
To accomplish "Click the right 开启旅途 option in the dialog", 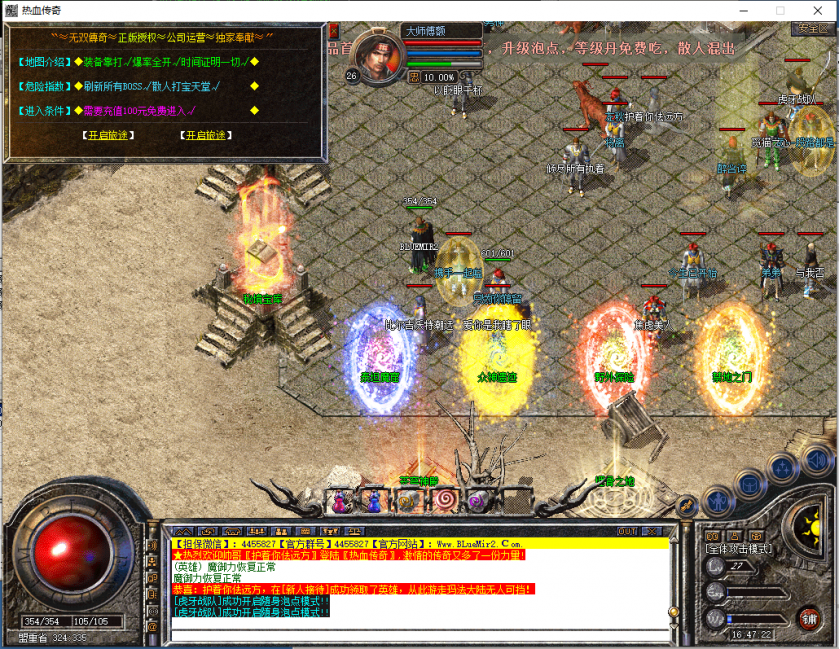I will [205, 135].
